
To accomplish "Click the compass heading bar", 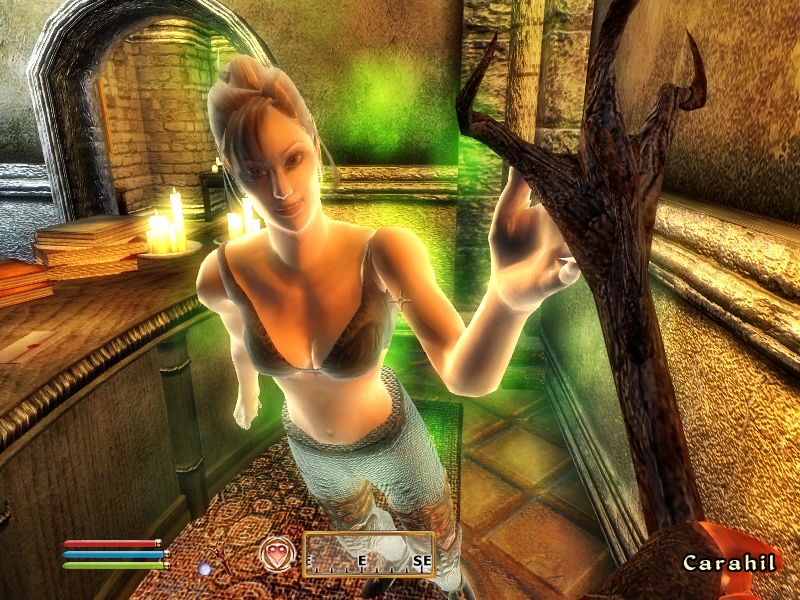I will 369,555.
